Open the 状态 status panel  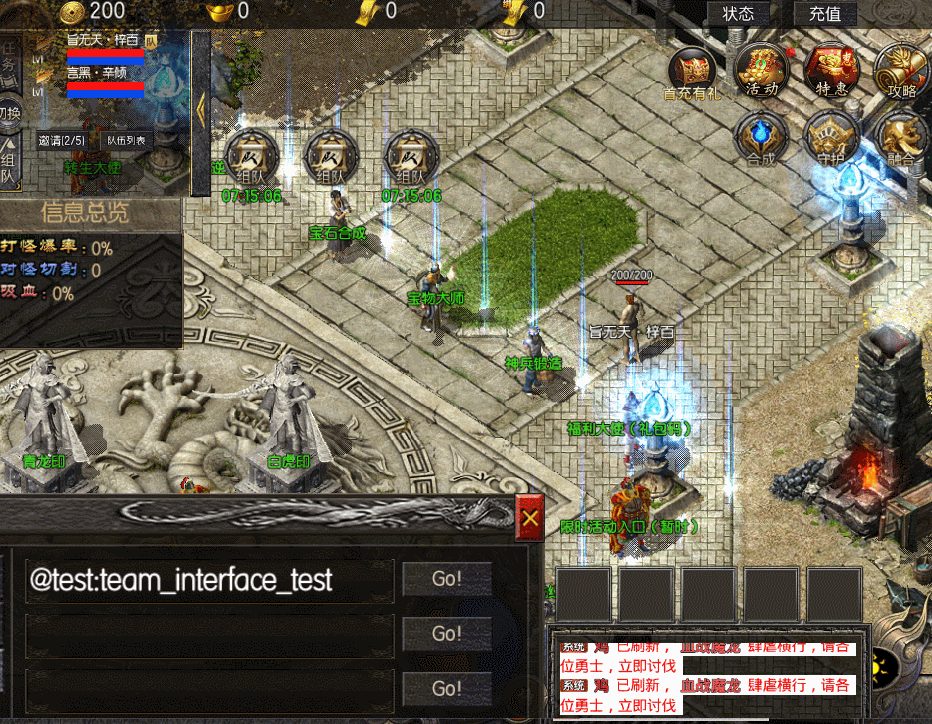click(x=738, y=14)
